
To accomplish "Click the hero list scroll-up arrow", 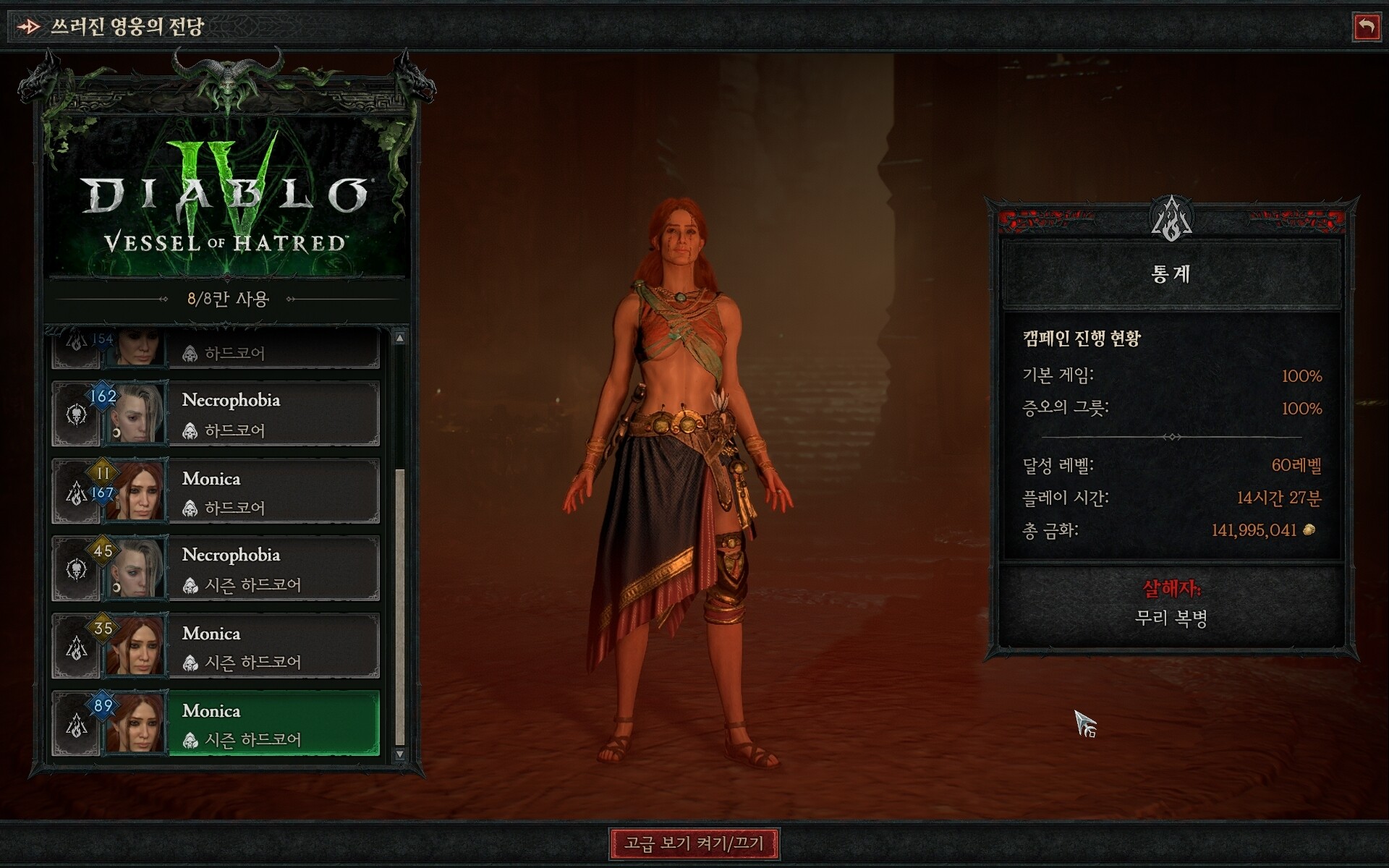I will coord(400,338).
